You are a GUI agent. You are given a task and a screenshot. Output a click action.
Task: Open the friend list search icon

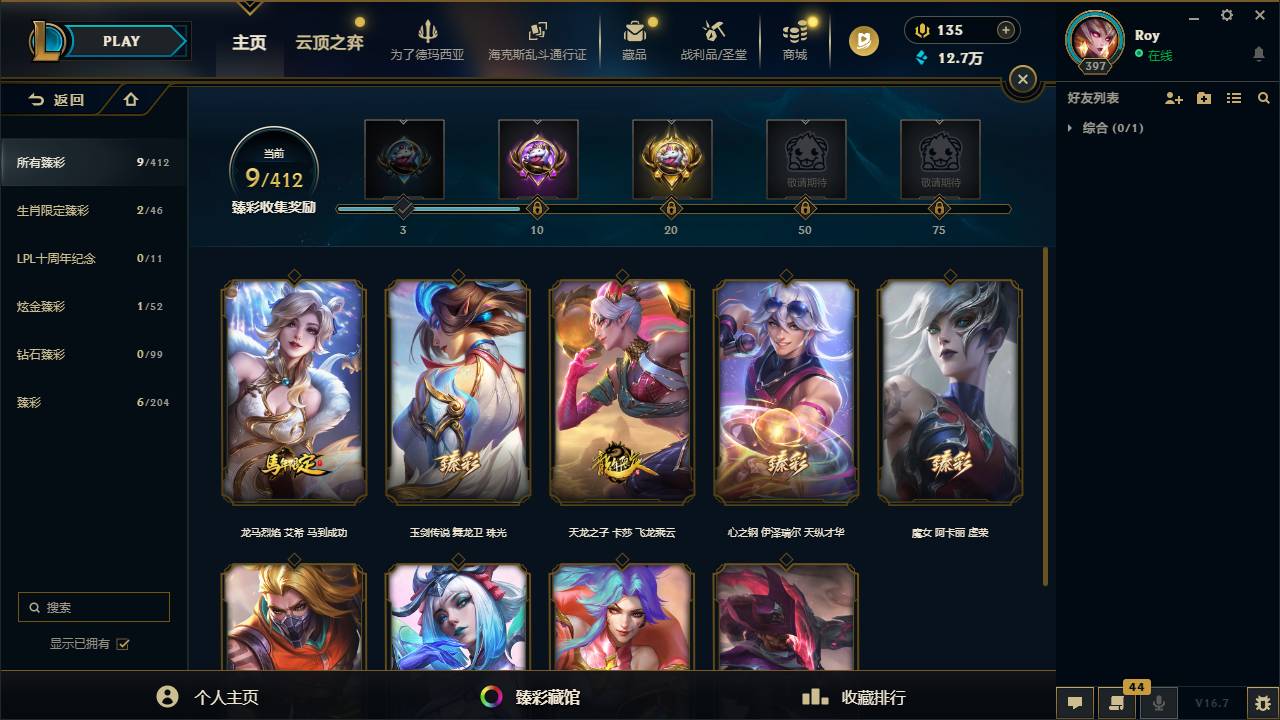(x=1263, y=98)
